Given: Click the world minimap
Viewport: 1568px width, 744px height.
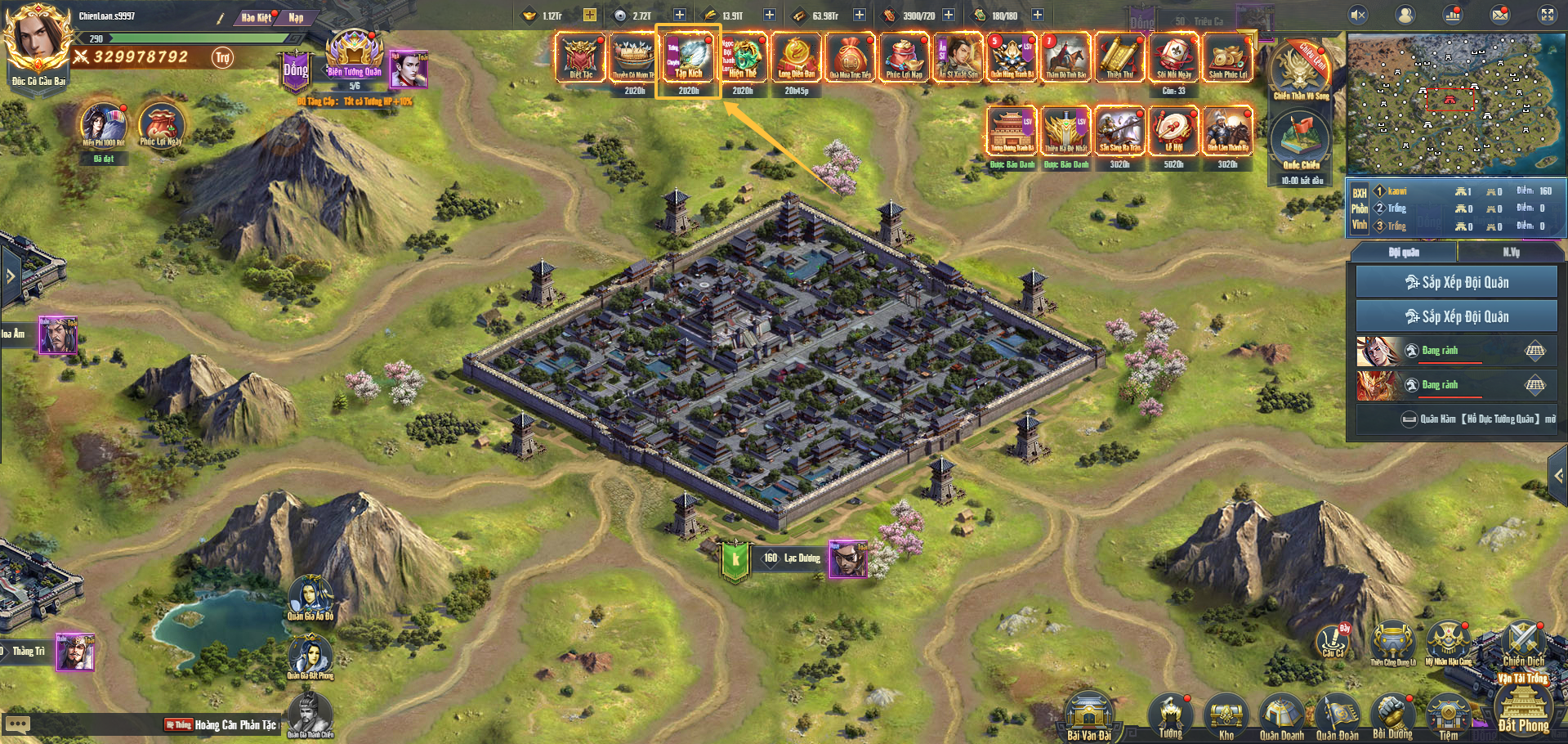Looking at the screenshot, I should (1454, 104).
